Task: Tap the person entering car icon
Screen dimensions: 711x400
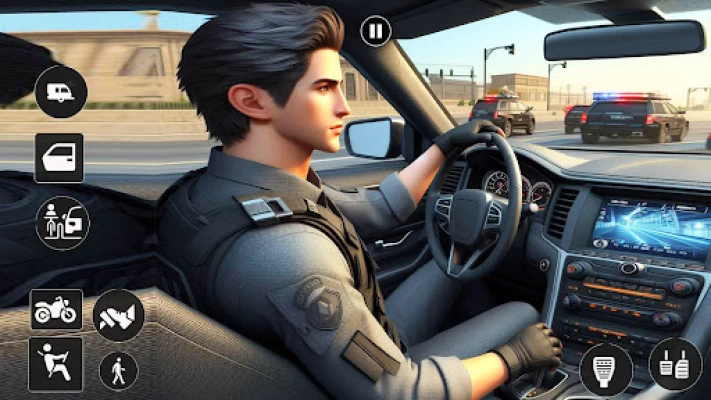Action: [x=62, y=222]
